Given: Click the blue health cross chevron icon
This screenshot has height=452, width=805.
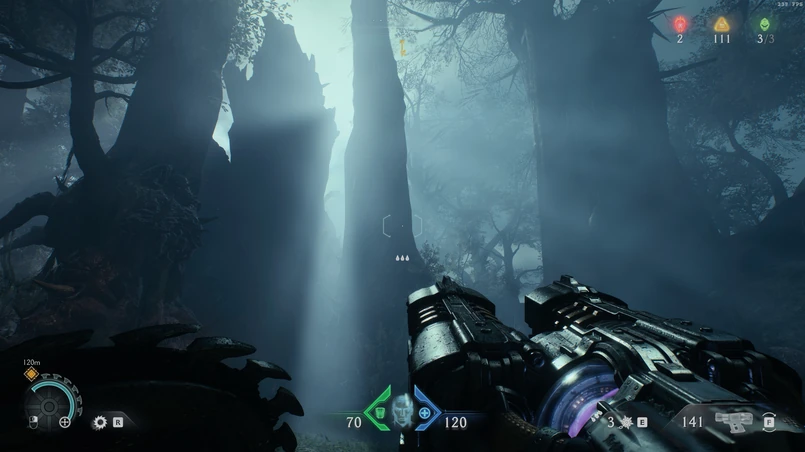Looking at the screenshot, I should click(x=426, y=412).
